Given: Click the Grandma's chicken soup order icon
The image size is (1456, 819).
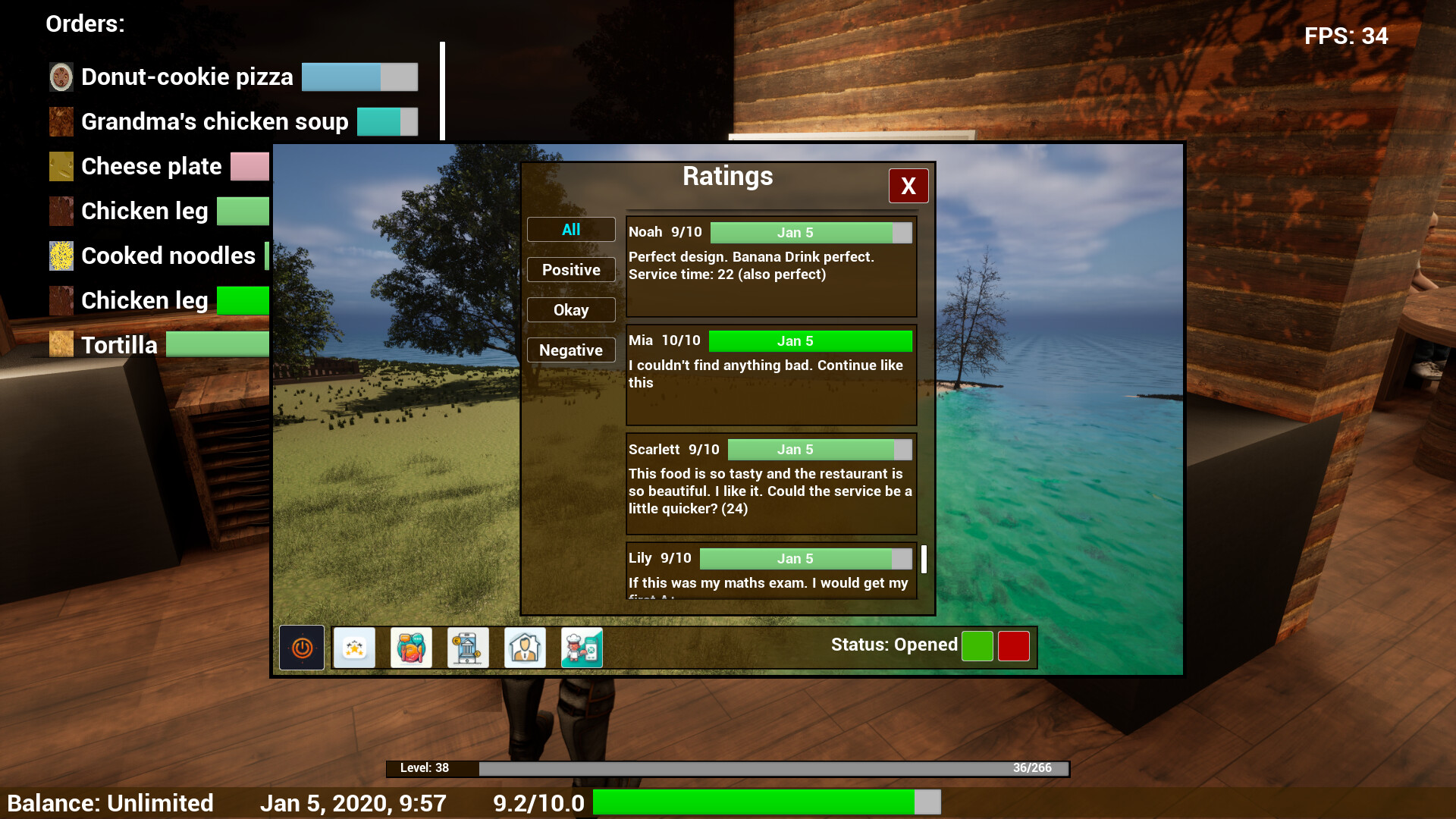Looking at the screenshot, I should 61,121.
